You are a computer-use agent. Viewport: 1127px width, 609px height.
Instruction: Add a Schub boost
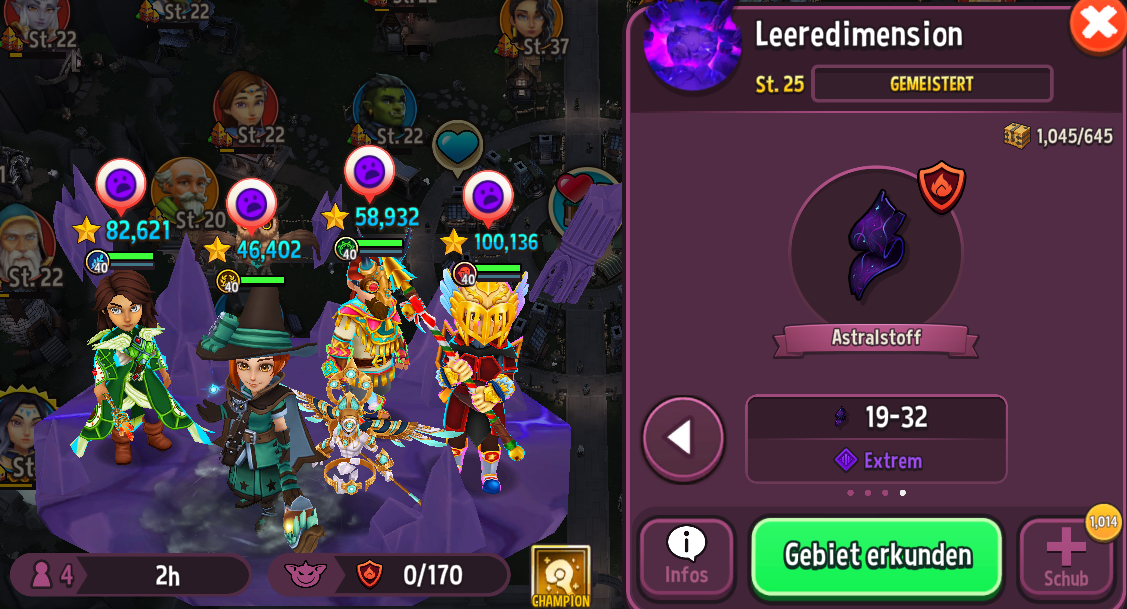tap(1065, 558)
